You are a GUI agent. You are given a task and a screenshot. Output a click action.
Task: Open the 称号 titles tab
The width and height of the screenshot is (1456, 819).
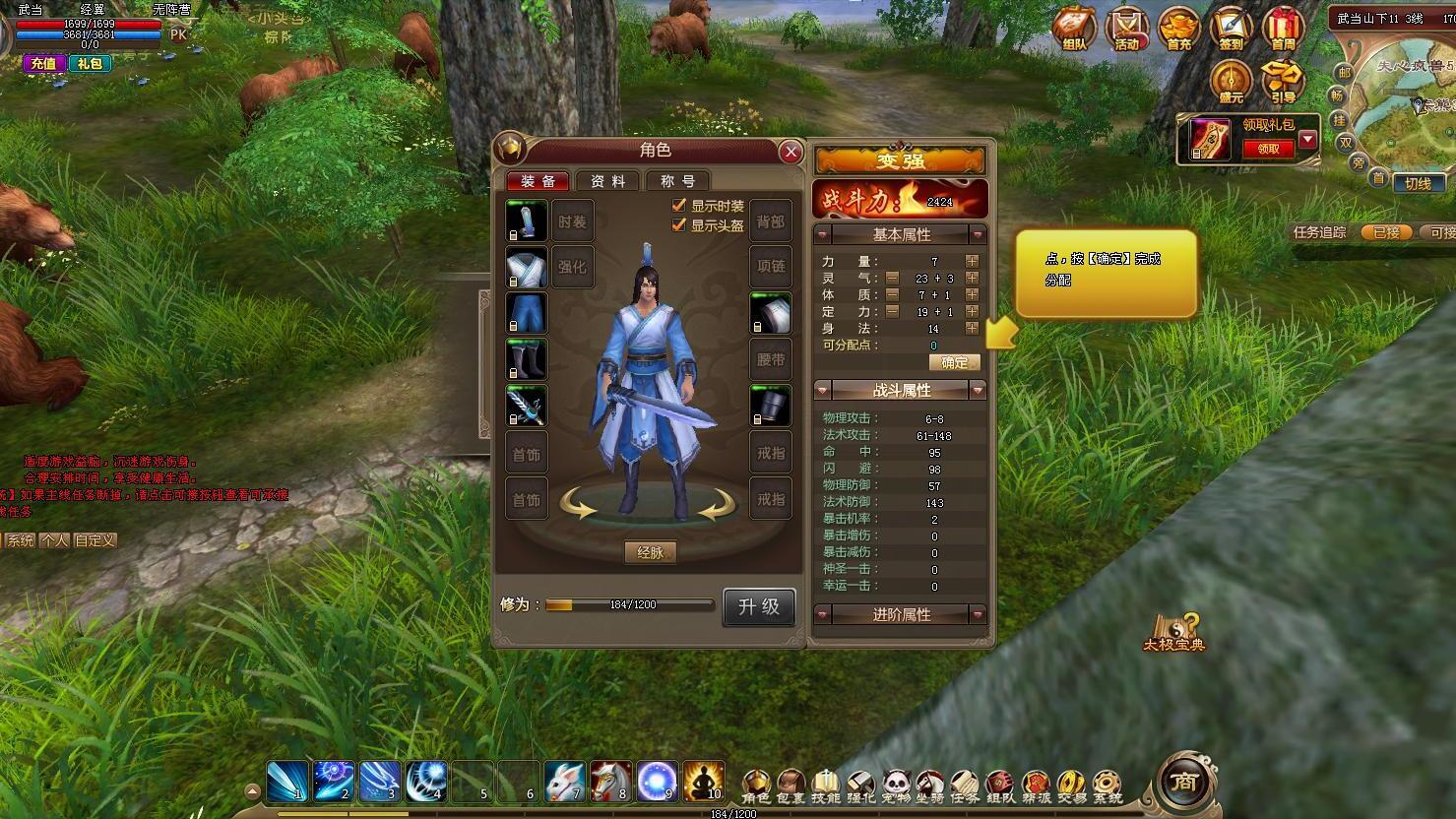coord(677,181)
